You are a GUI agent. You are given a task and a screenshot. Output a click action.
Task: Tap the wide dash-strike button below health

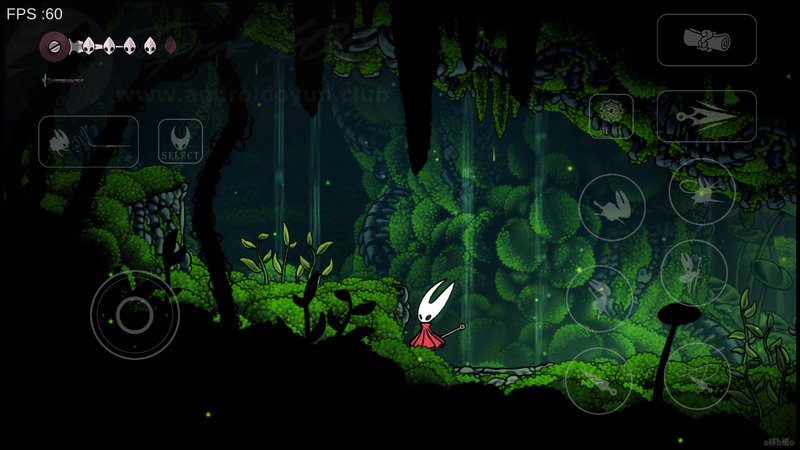click(x=88, y=141)
